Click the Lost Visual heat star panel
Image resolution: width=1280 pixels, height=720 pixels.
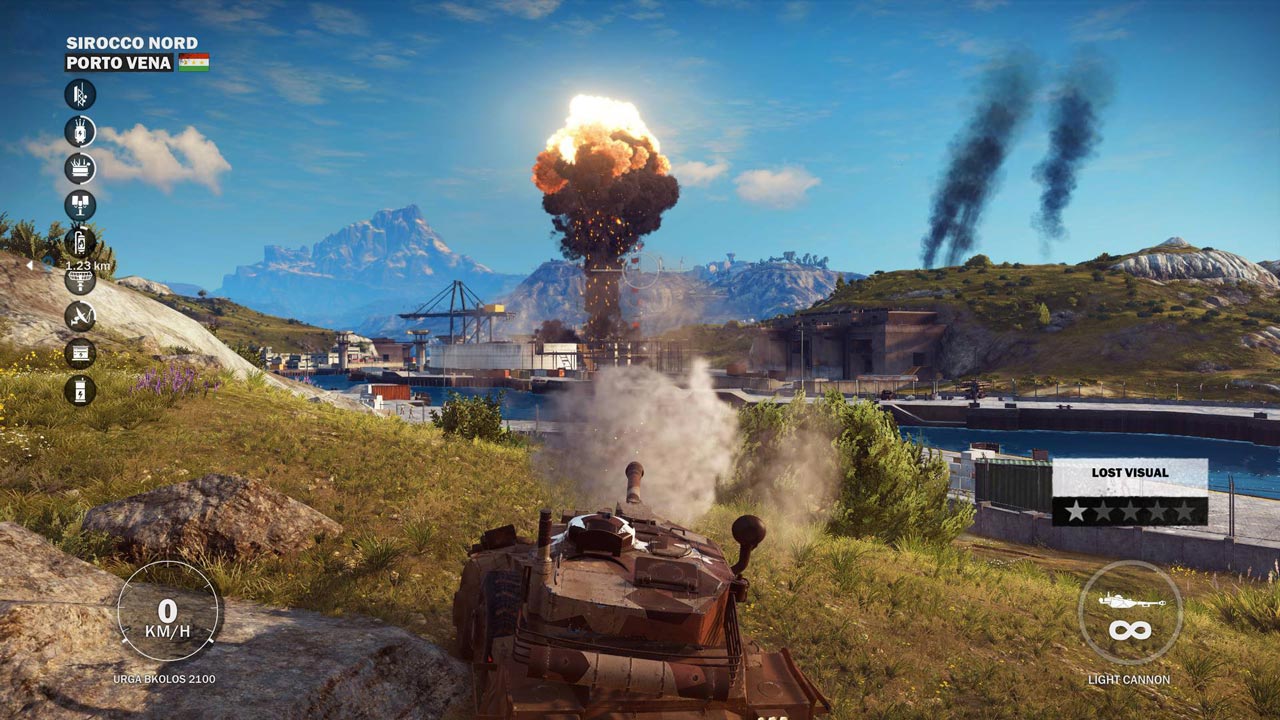pyautogui.click(x=1129, y=492)
